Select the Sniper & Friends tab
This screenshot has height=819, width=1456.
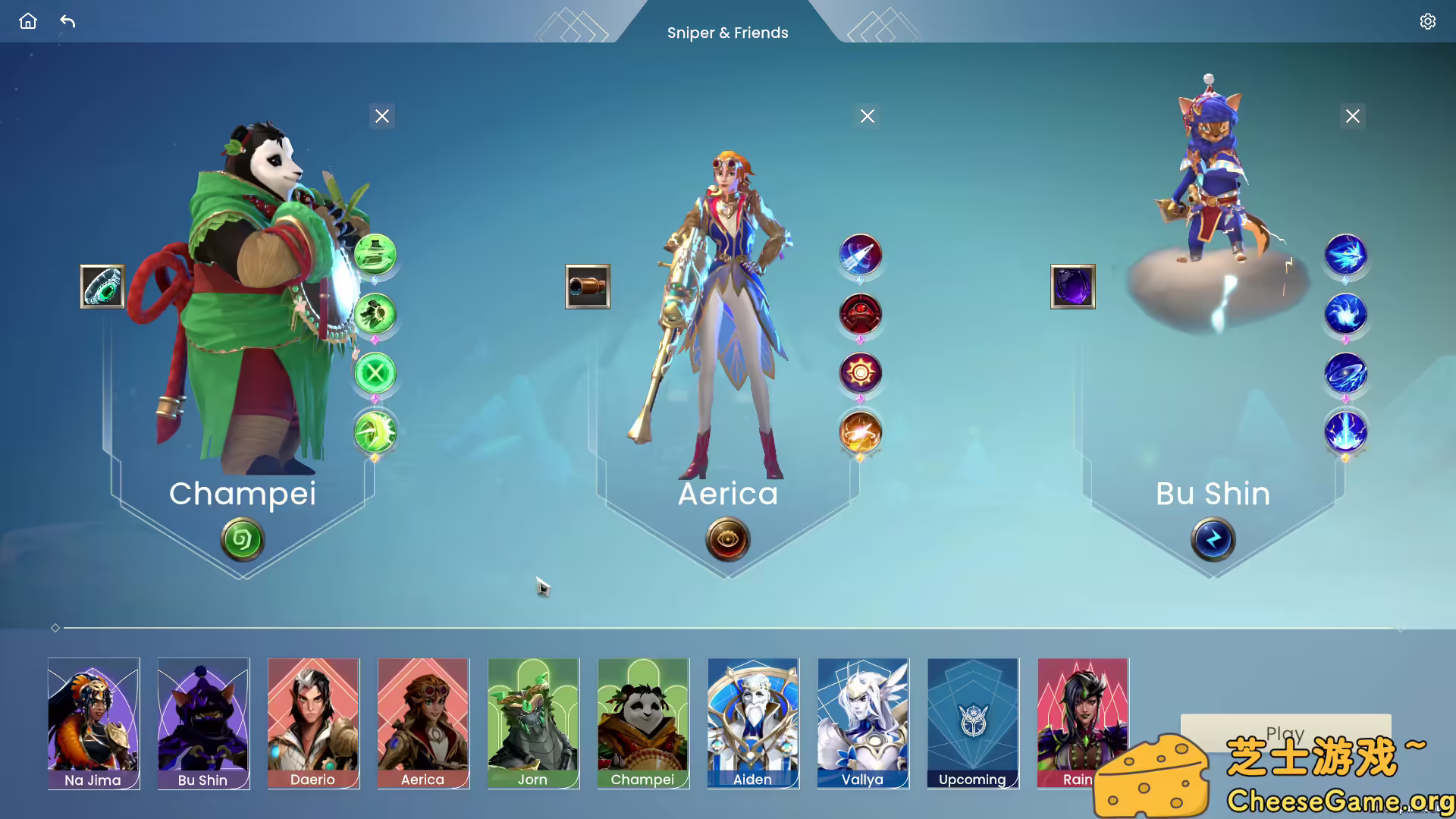728,33
